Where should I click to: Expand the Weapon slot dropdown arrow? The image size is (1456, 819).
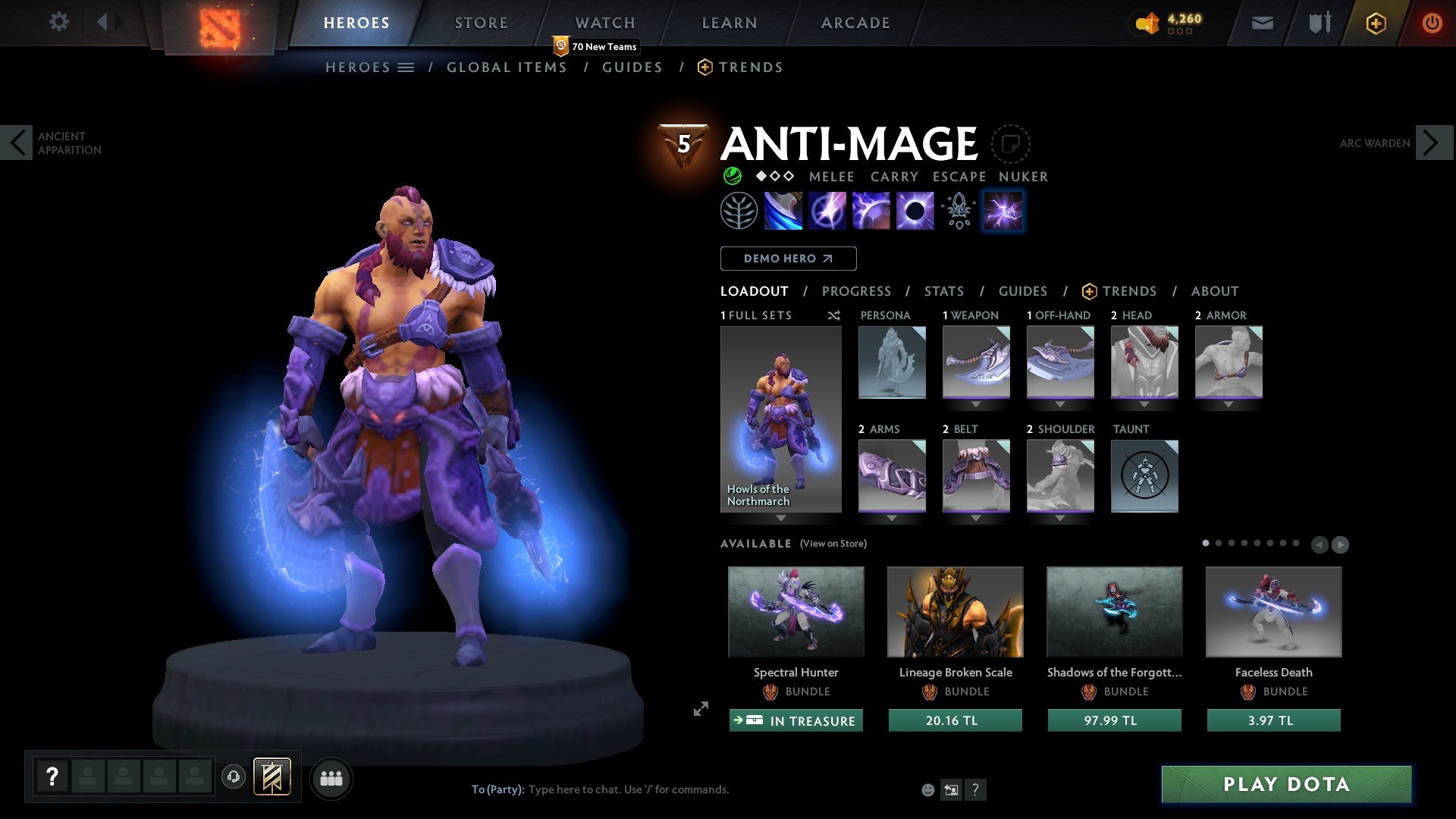click(x=976, y=404)
